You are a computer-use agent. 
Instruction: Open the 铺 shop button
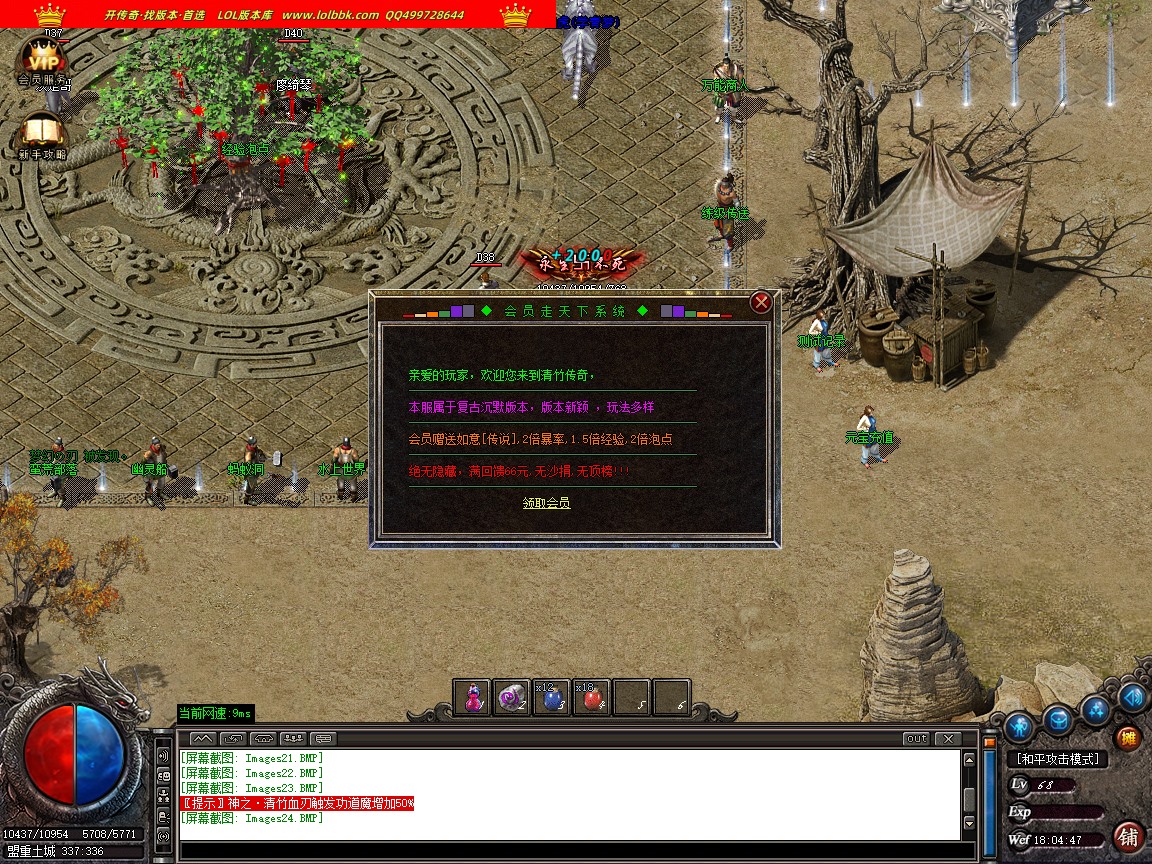click(1128, 836)
